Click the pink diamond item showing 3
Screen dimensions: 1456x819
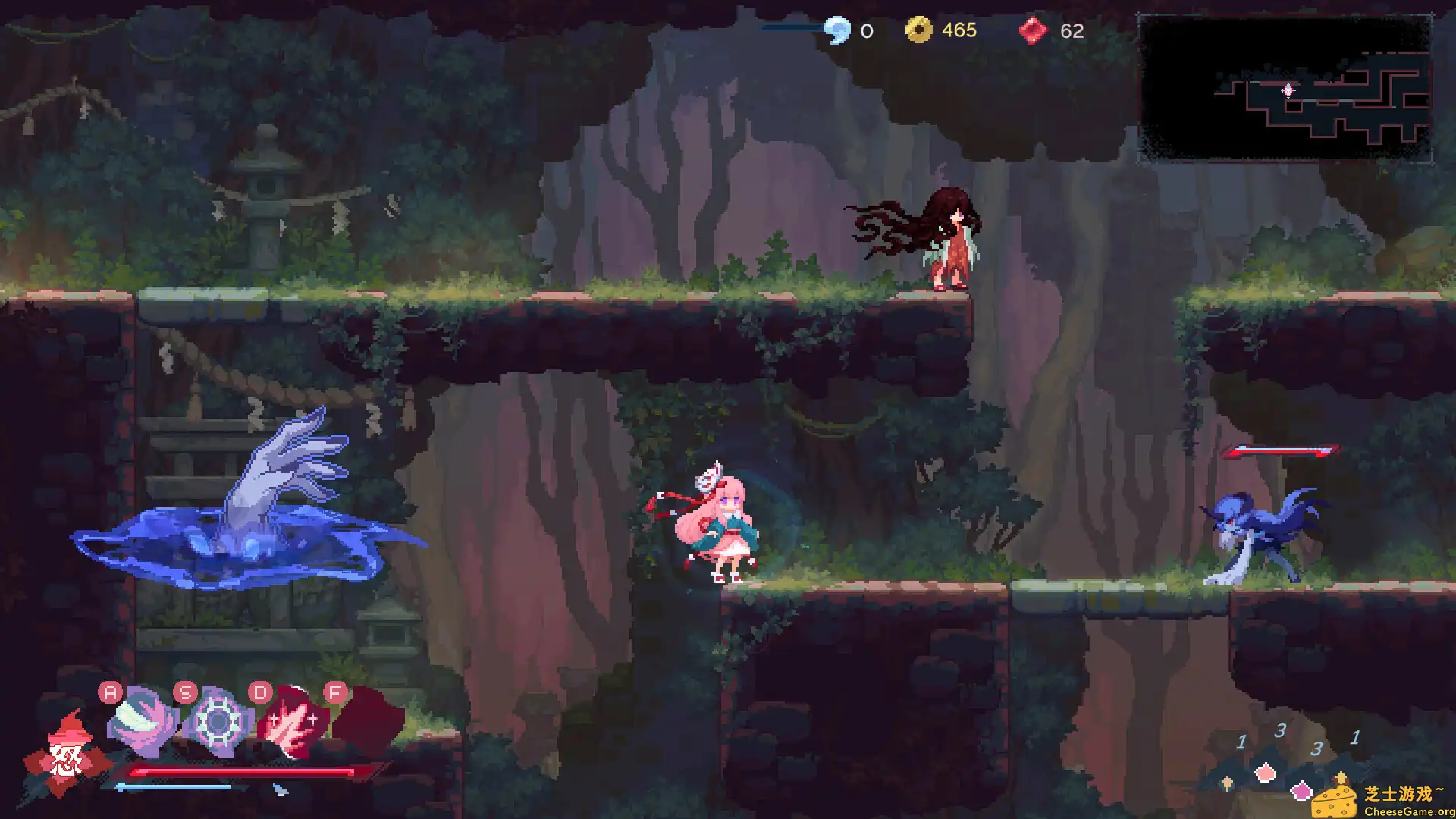[x=1266, y=772]
